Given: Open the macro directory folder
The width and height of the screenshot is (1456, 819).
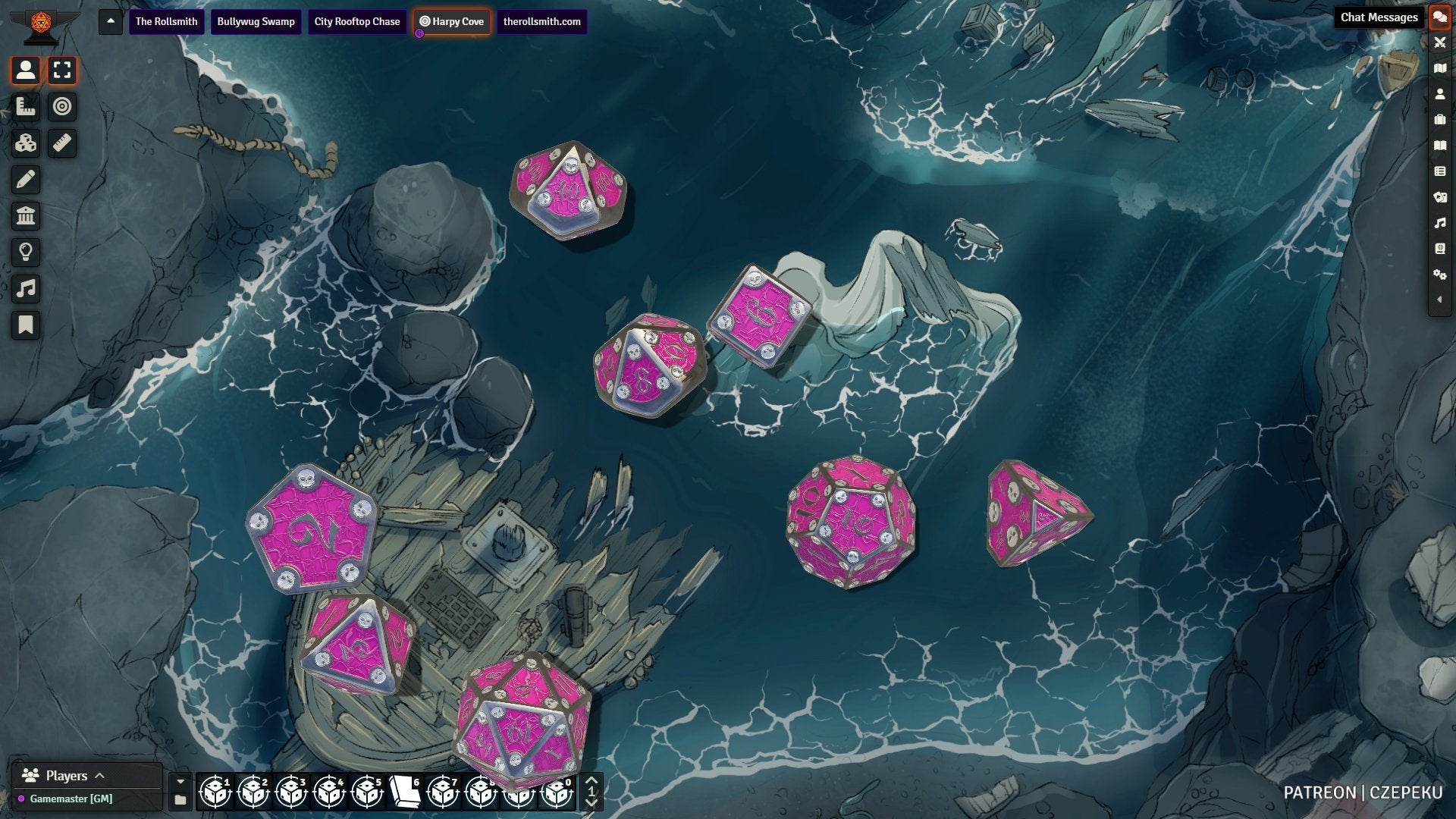Looking at the screenshot, I should coord(180,800).
